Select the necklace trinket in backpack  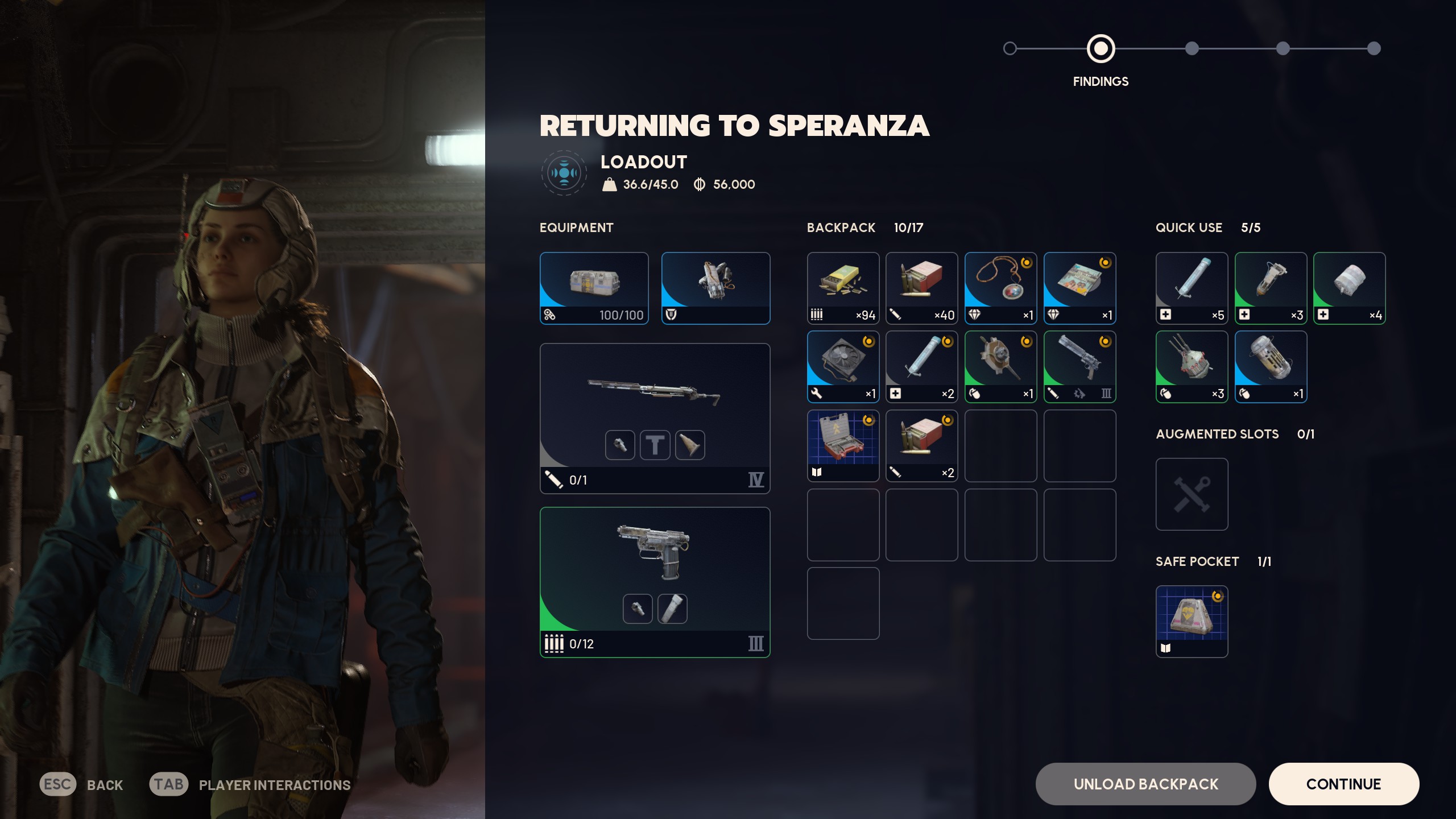point(1000,288)
